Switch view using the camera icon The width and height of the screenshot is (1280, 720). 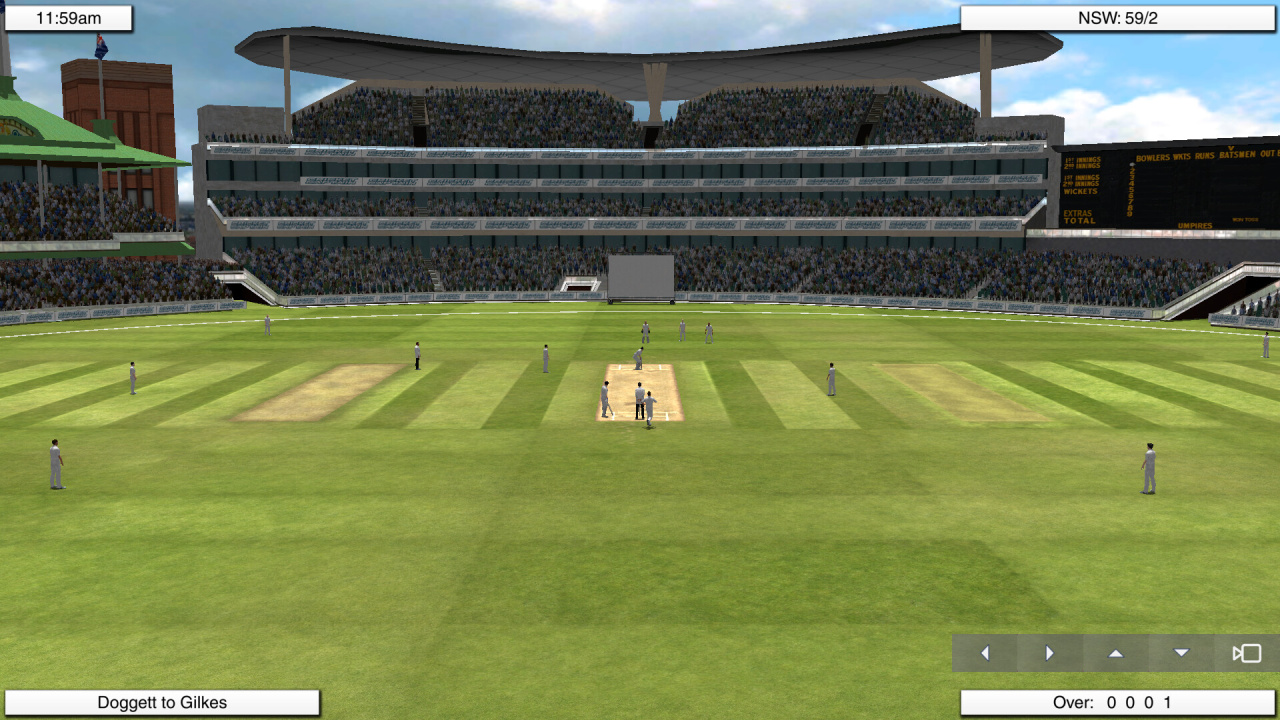click(1246, 653)
